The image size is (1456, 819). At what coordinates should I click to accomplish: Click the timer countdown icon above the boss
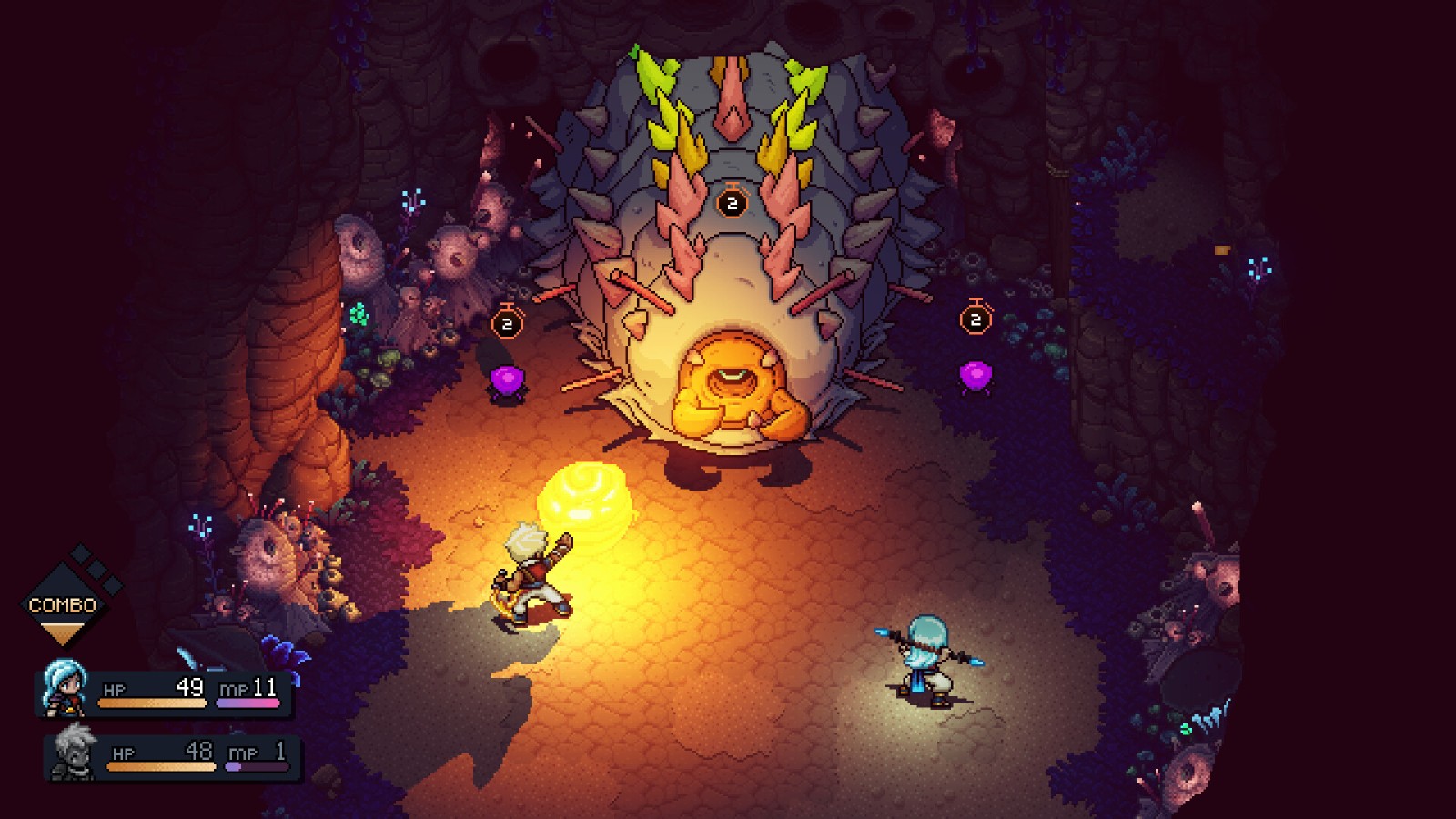[x=731, y=202]
